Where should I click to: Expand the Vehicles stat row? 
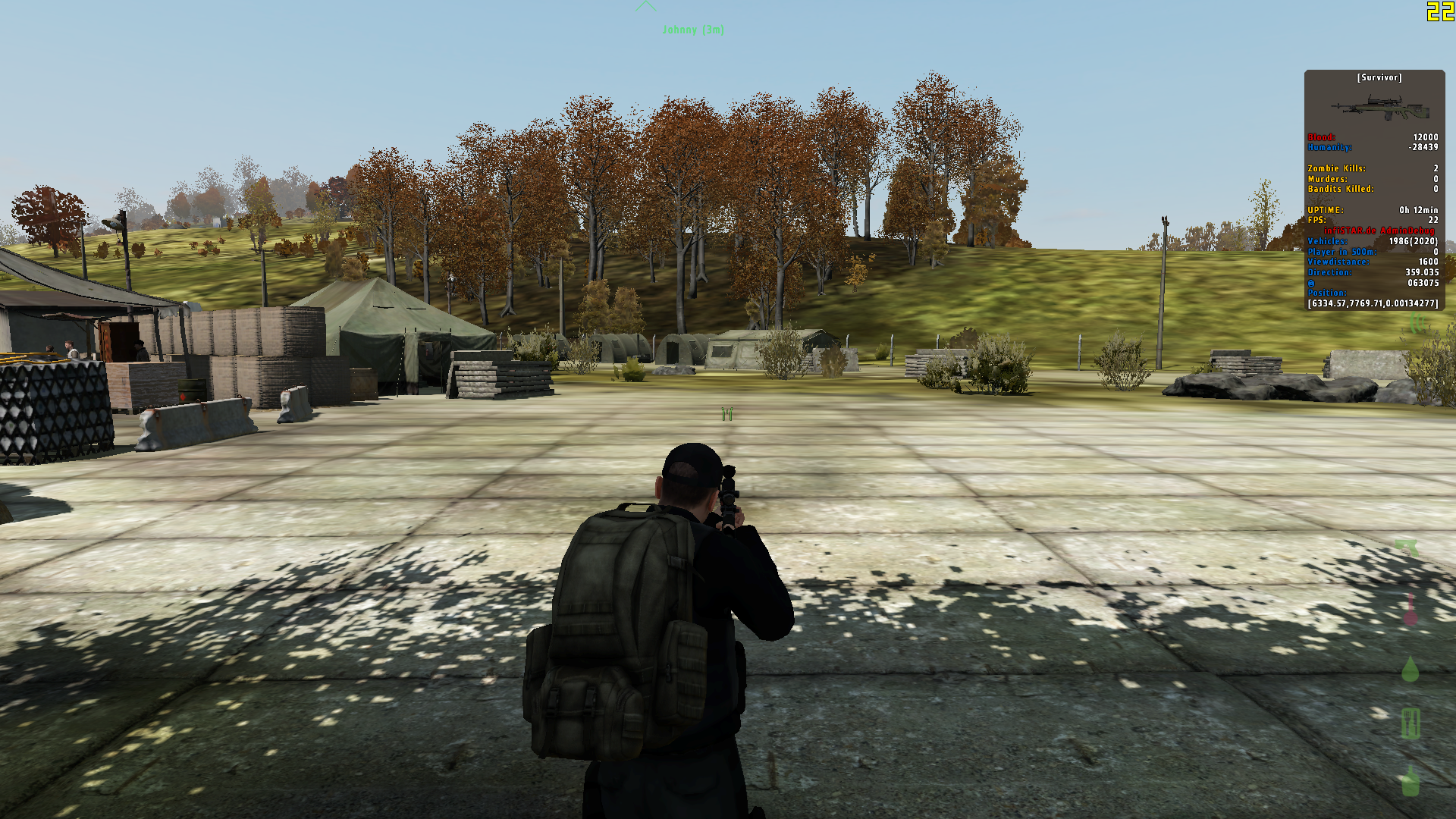1328,240
